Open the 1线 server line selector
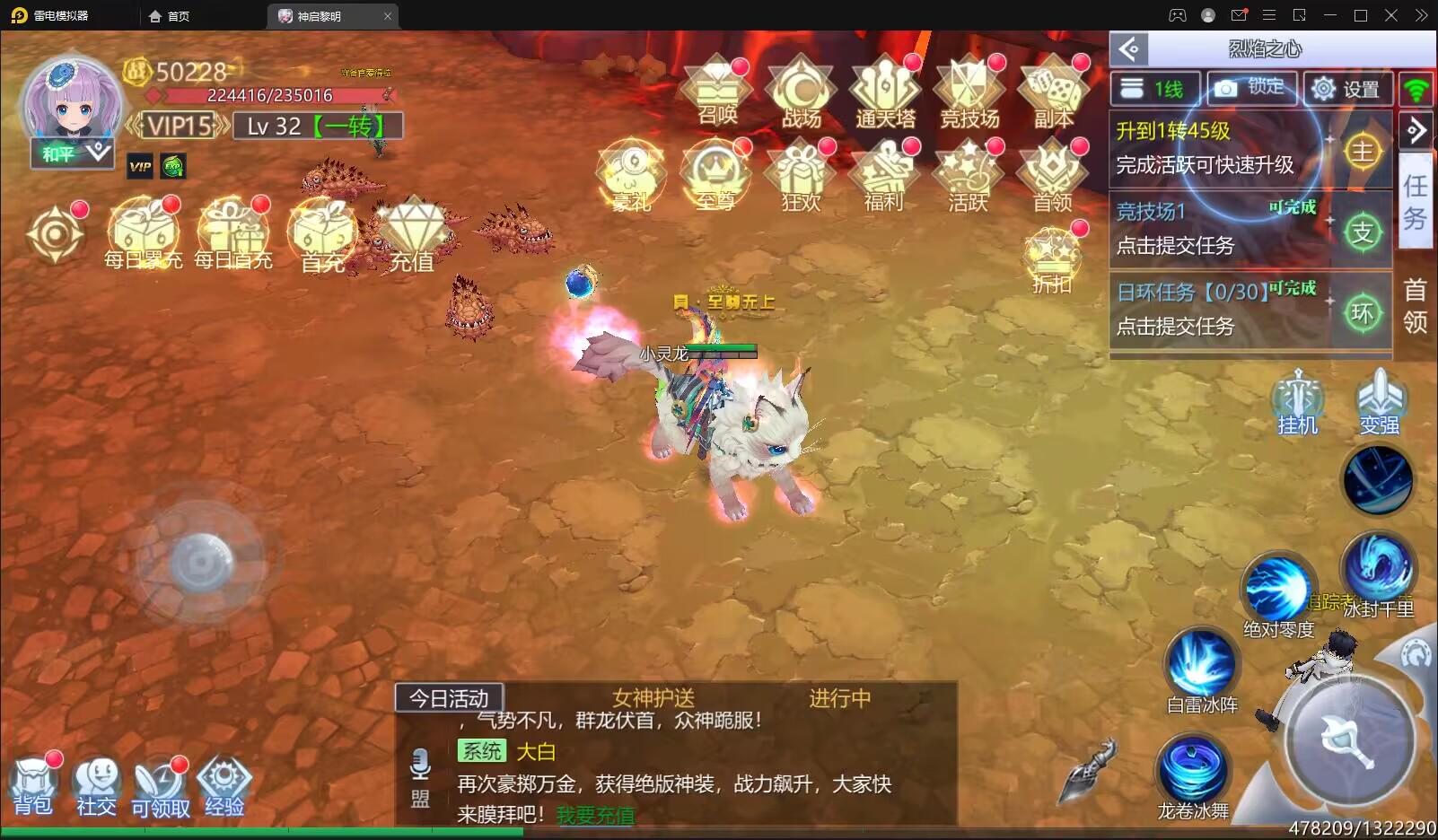This screenshot has width=1438, height=840. [x=1153, y=88]
